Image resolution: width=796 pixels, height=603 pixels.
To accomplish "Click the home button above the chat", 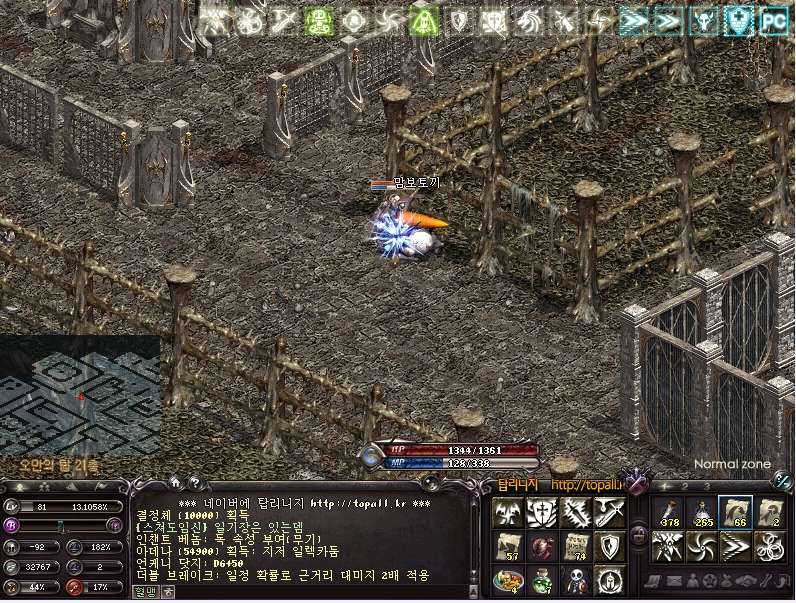I will click(x=176, y=482).
